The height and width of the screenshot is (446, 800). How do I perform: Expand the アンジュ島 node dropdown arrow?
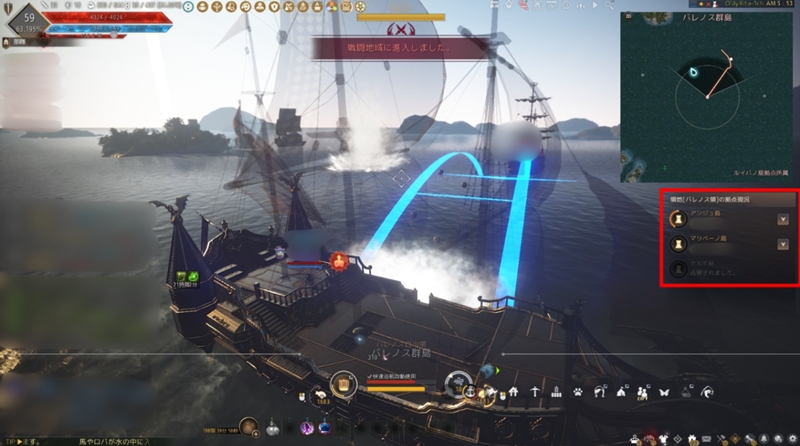pos(783,217)
